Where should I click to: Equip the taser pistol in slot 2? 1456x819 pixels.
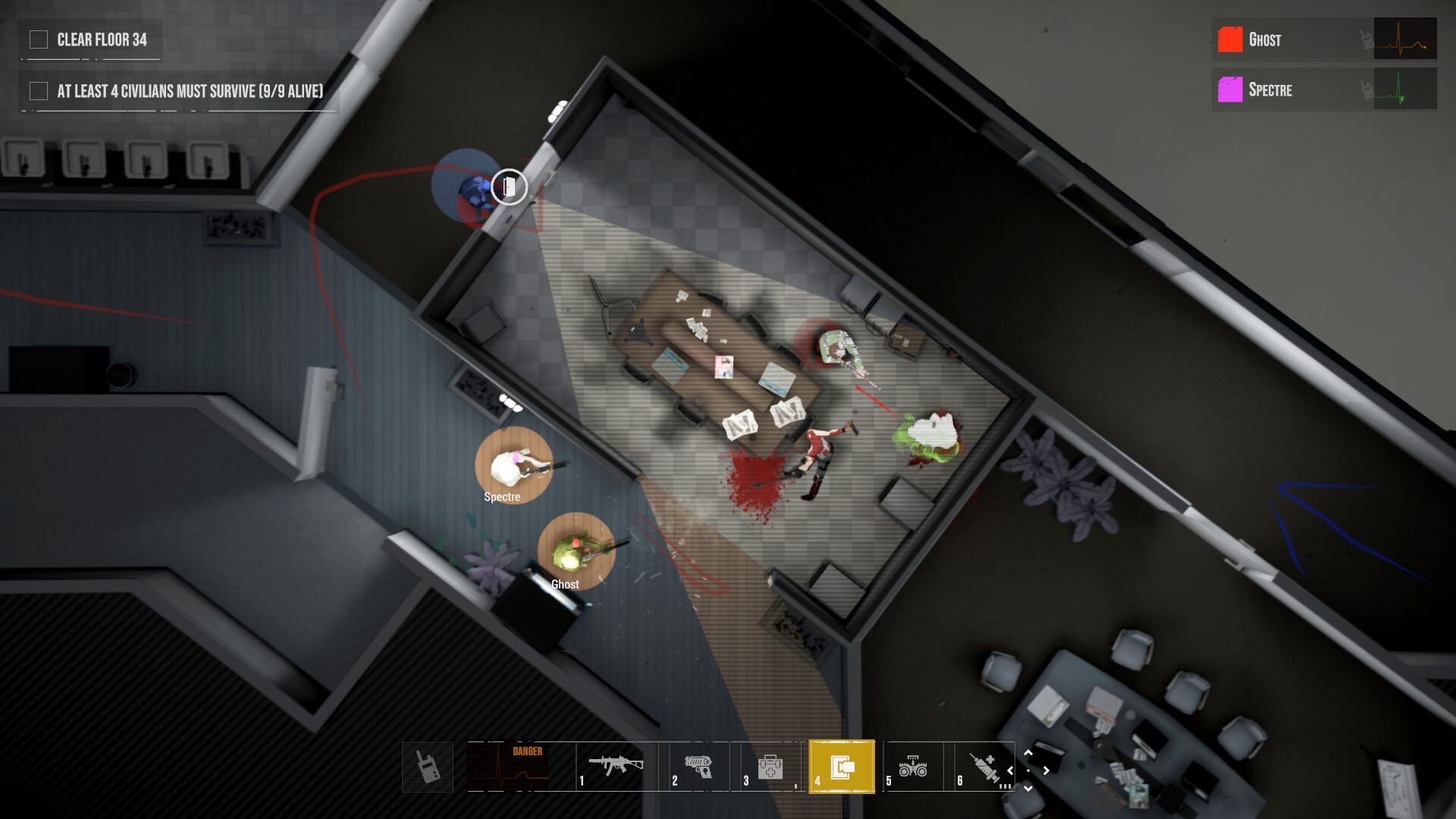click(704, 766)
